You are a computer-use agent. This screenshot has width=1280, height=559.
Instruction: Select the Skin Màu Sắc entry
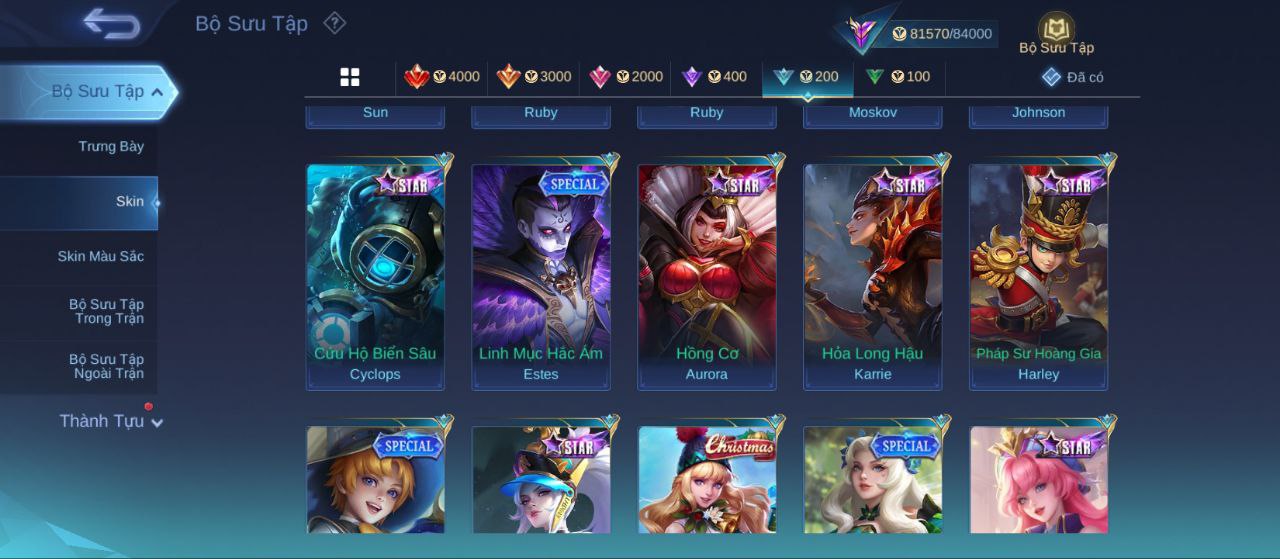pyautogui.click(x=100, y=257)
